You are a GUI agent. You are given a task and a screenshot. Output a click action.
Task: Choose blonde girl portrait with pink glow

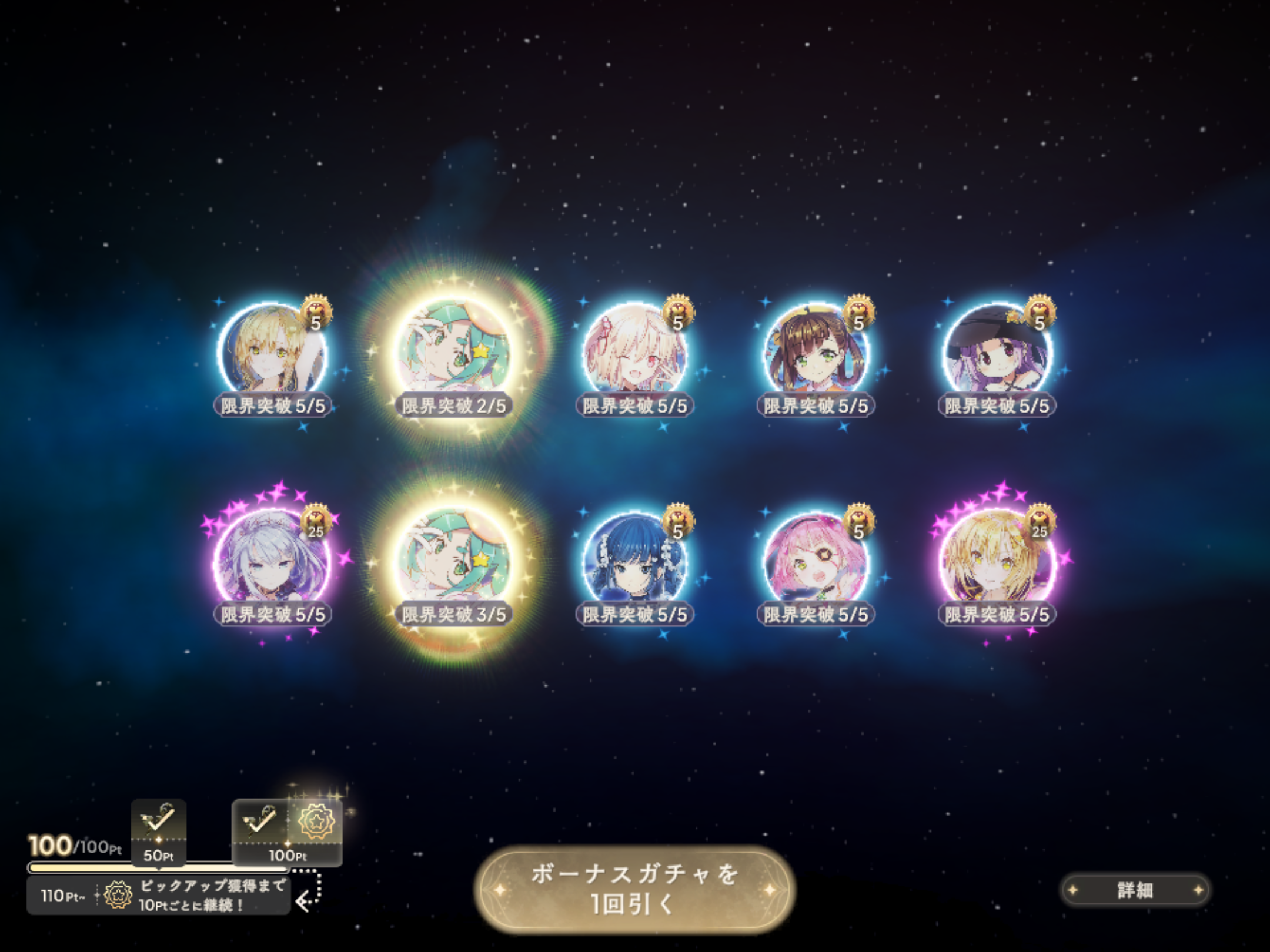point(997,562)
